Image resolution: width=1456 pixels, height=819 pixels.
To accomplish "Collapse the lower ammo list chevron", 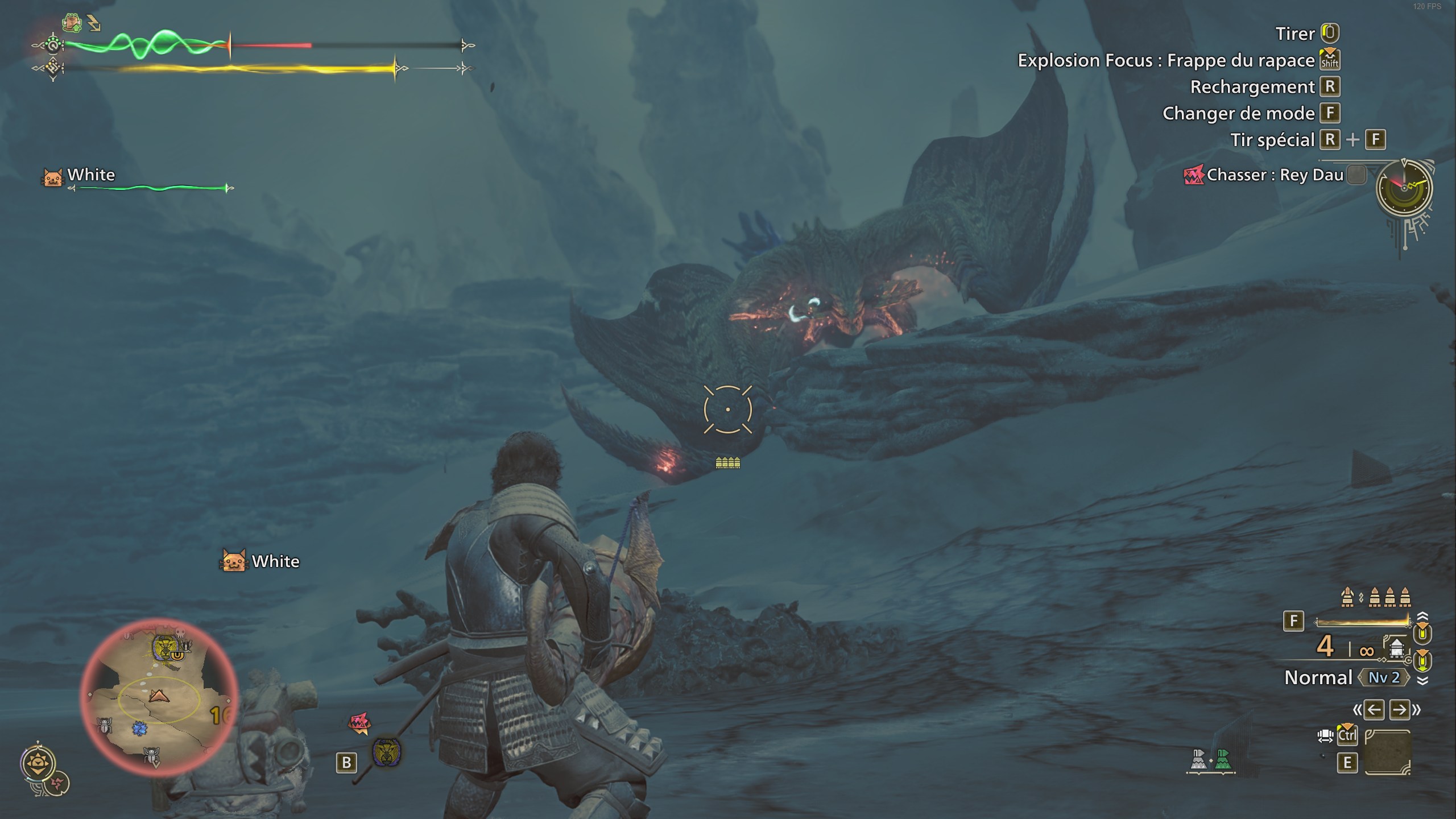I will coord(1423,681).
